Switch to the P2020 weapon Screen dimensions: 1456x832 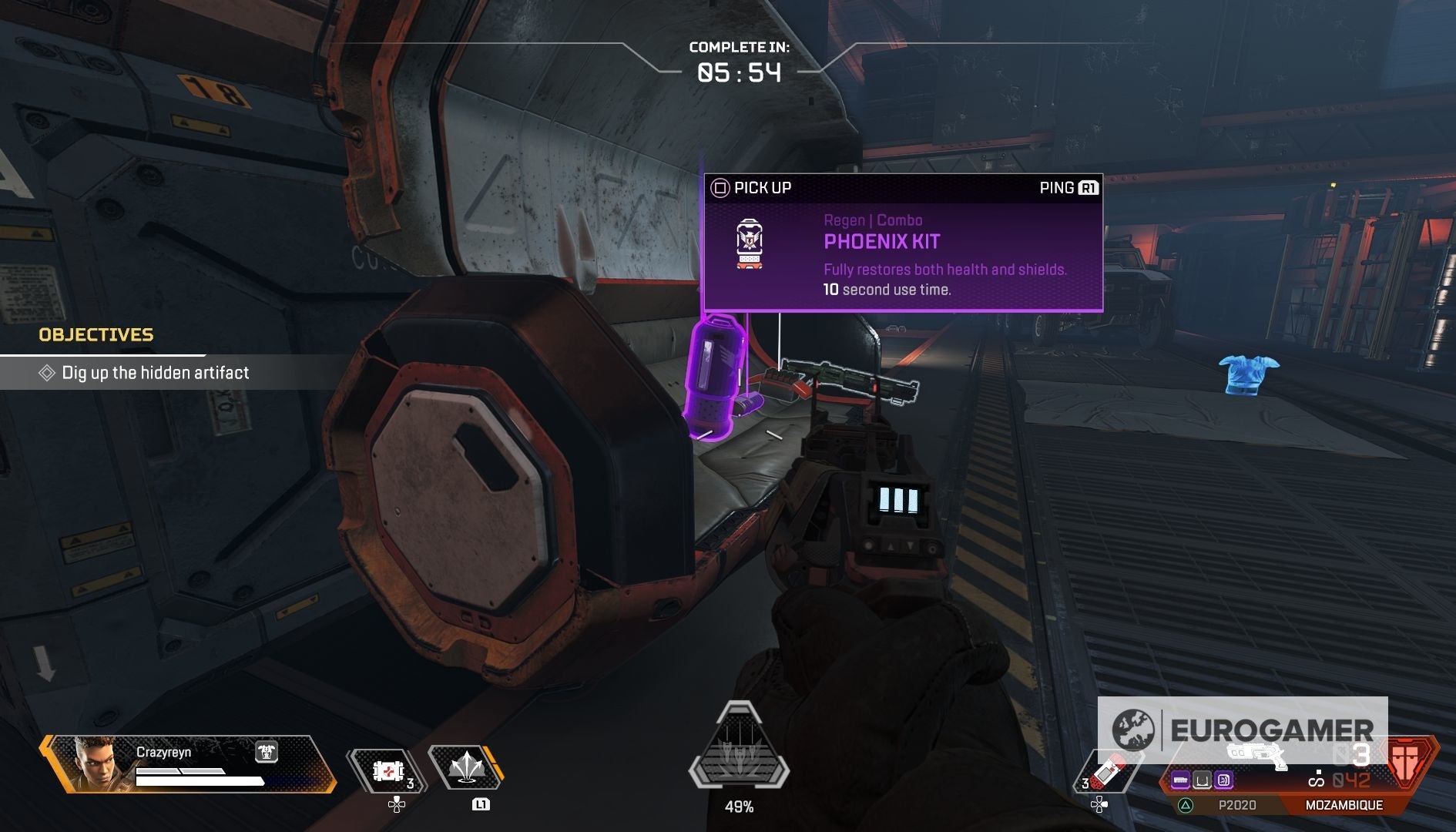pos(1236,805)
